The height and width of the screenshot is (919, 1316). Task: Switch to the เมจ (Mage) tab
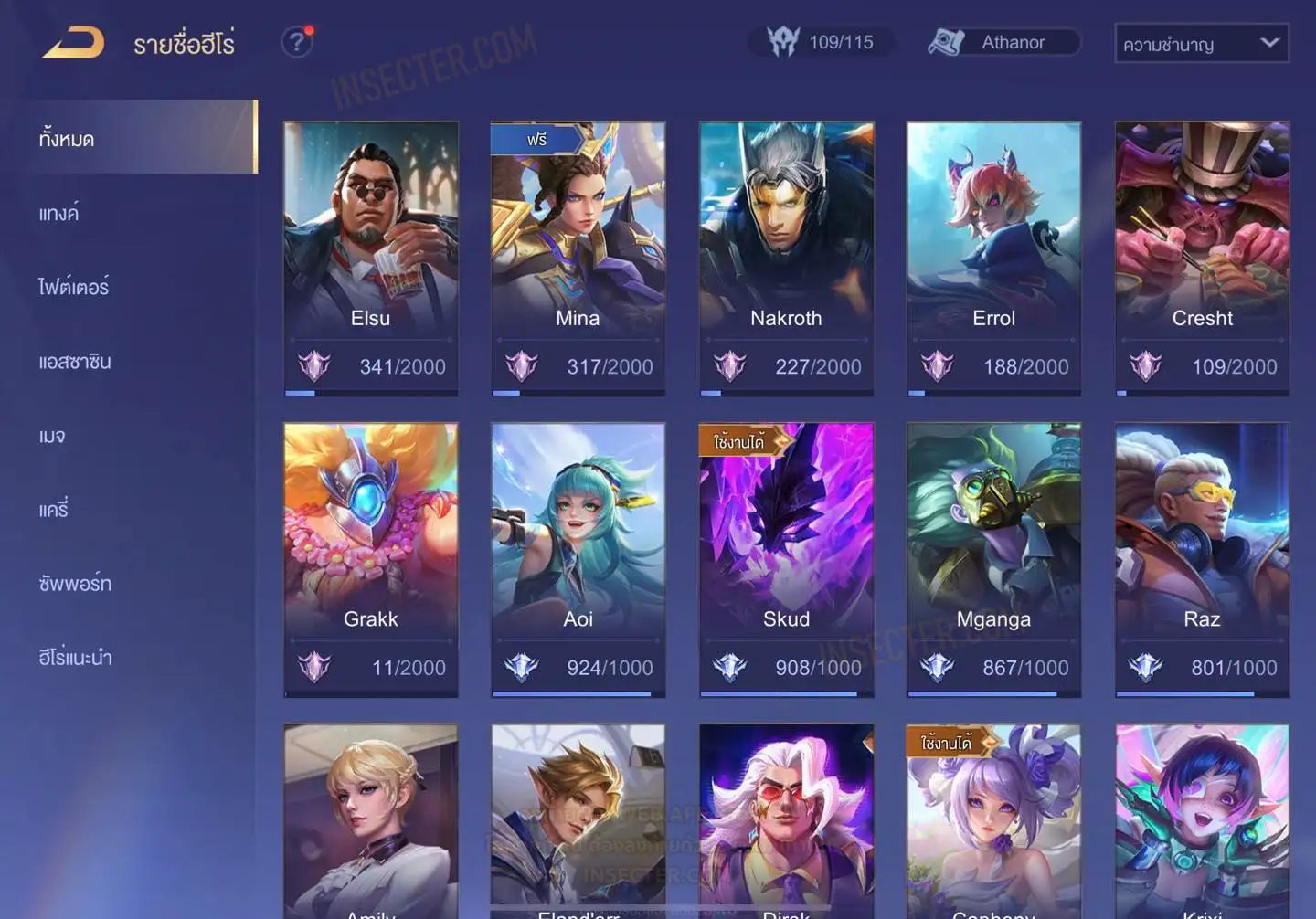coord(52,436)
